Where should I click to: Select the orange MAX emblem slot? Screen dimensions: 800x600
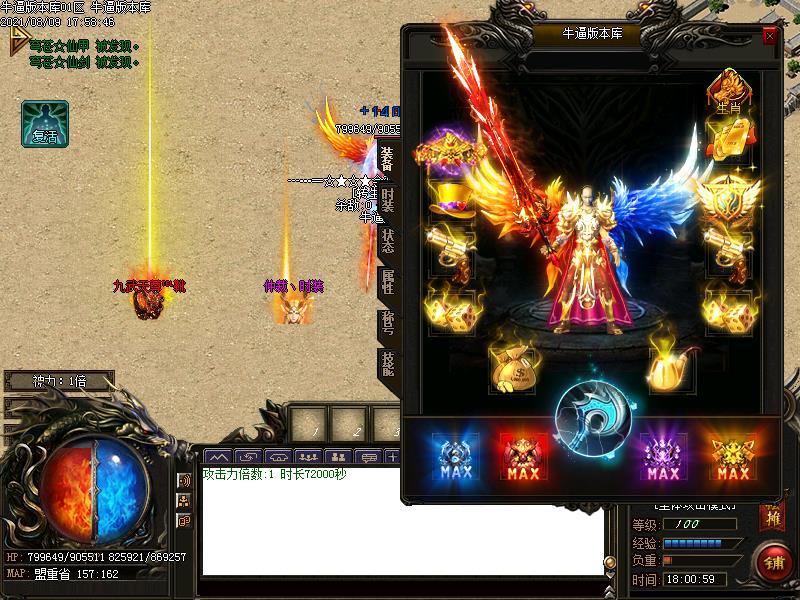point(733,458)
